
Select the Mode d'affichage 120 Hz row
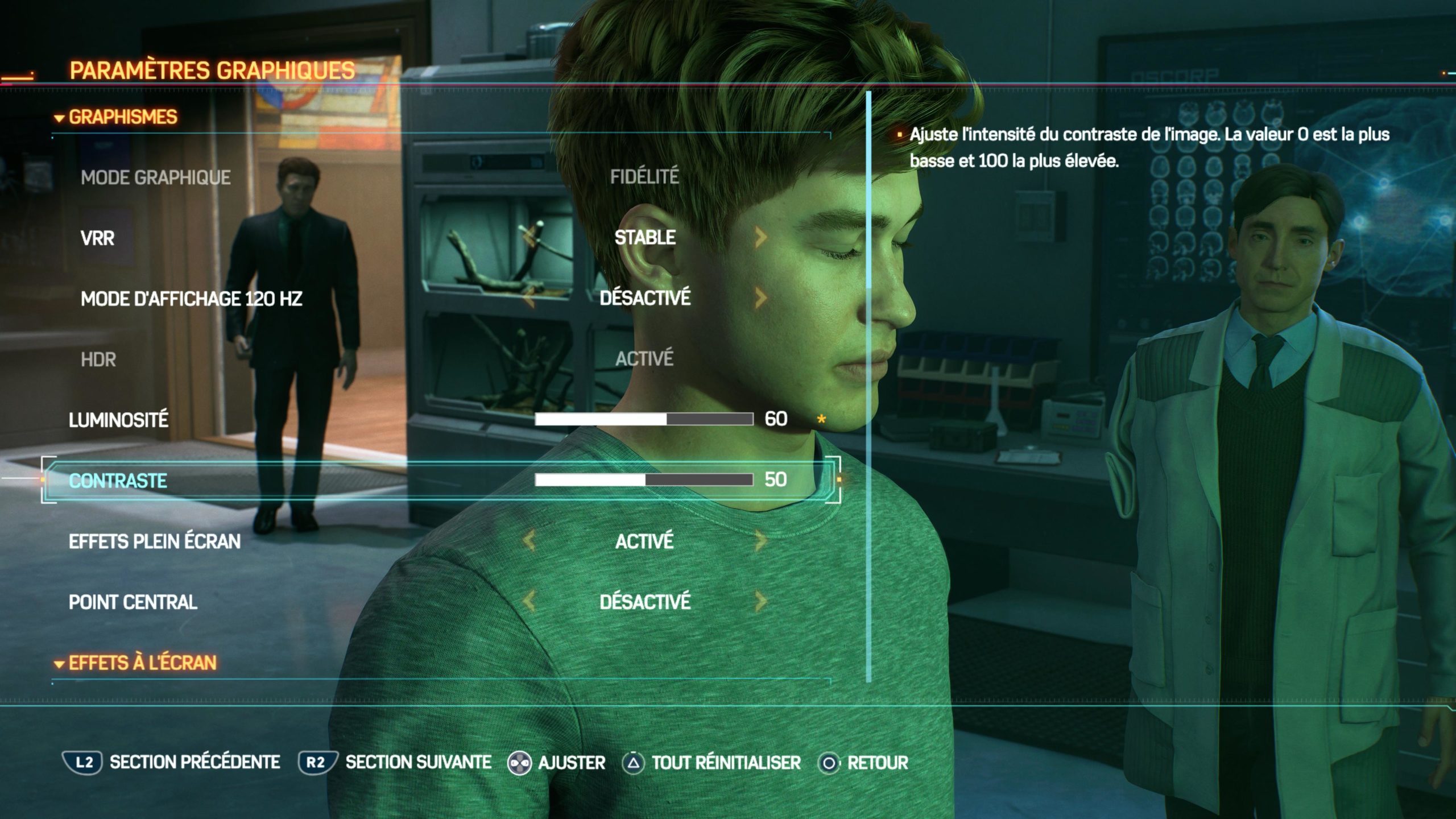(191, 299)
